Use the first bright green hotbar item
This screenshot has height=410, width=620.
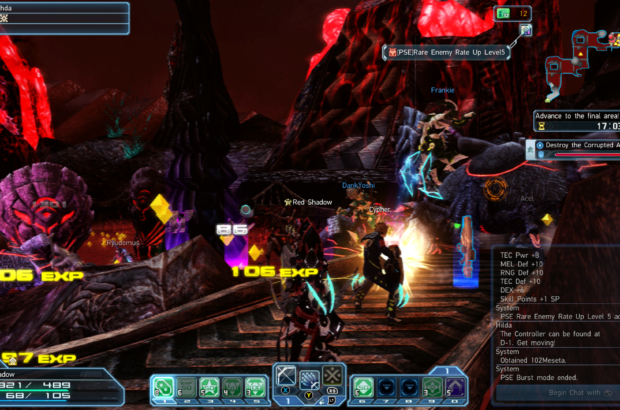pyautogui.click(x=164, y=387)
